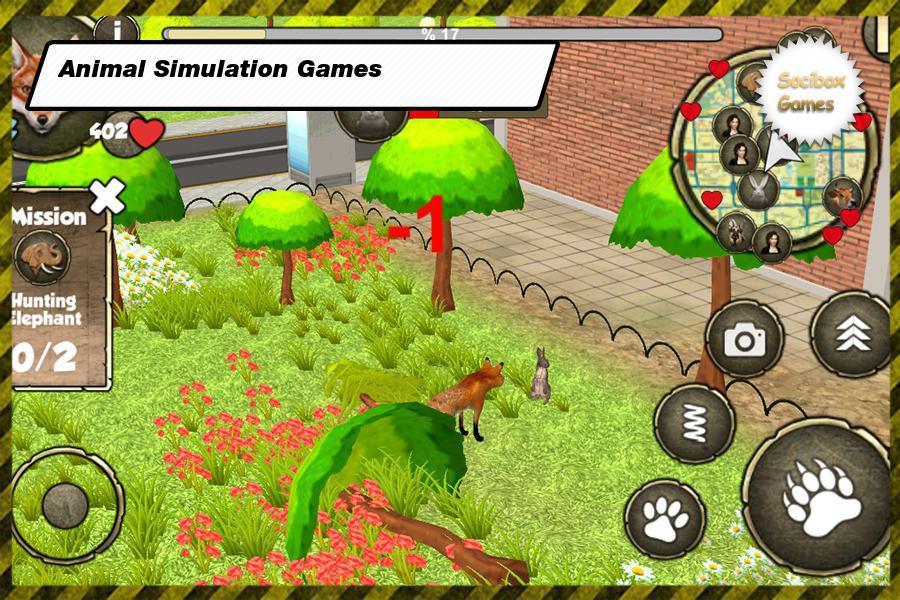The height and width of the screenshot is (600, 900).
Task: Select the Hunting Elephant mission icon
Action: coord(42,259)
